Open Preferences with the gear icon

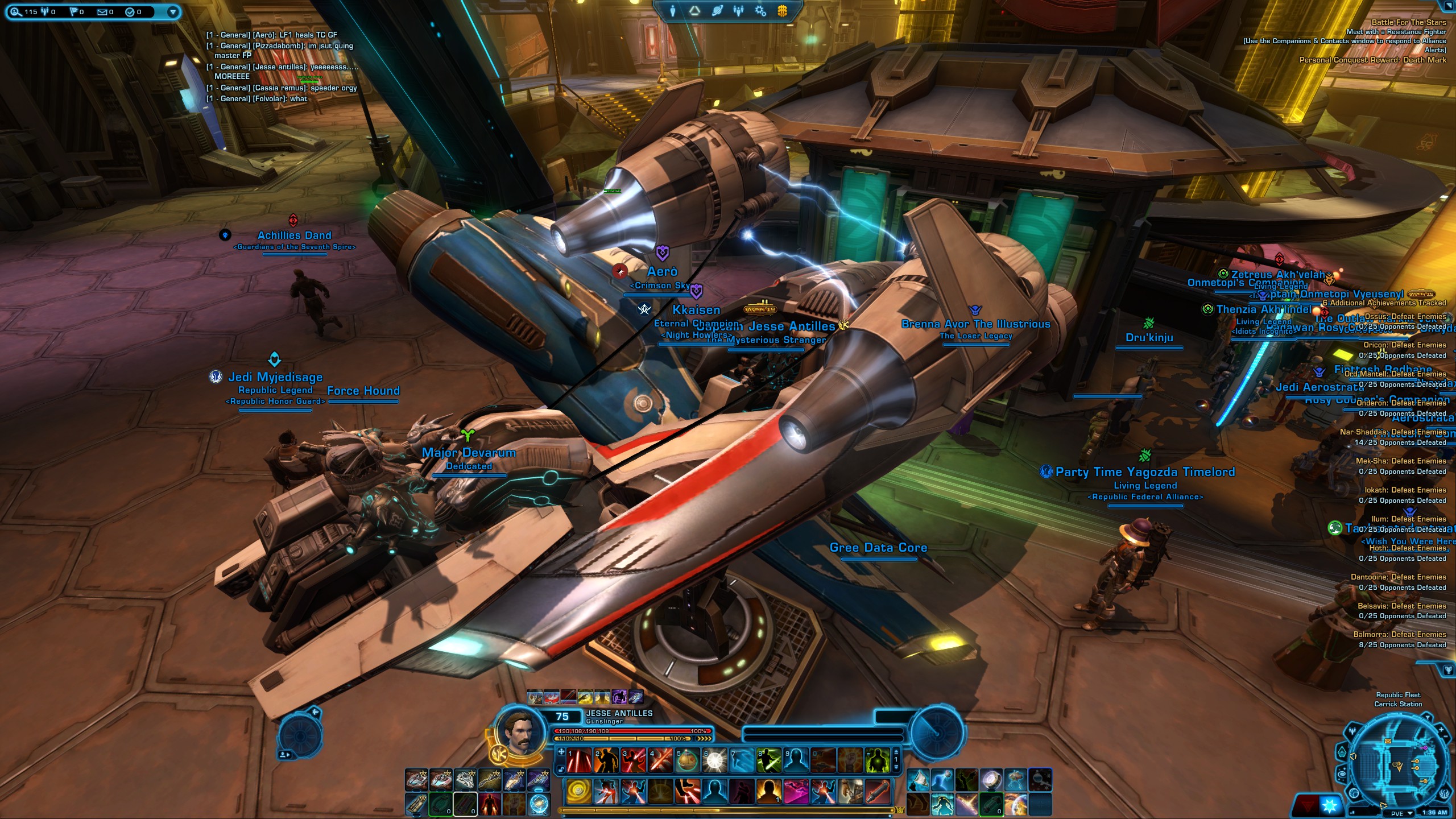pyautogui.click(x=761, y=11)
